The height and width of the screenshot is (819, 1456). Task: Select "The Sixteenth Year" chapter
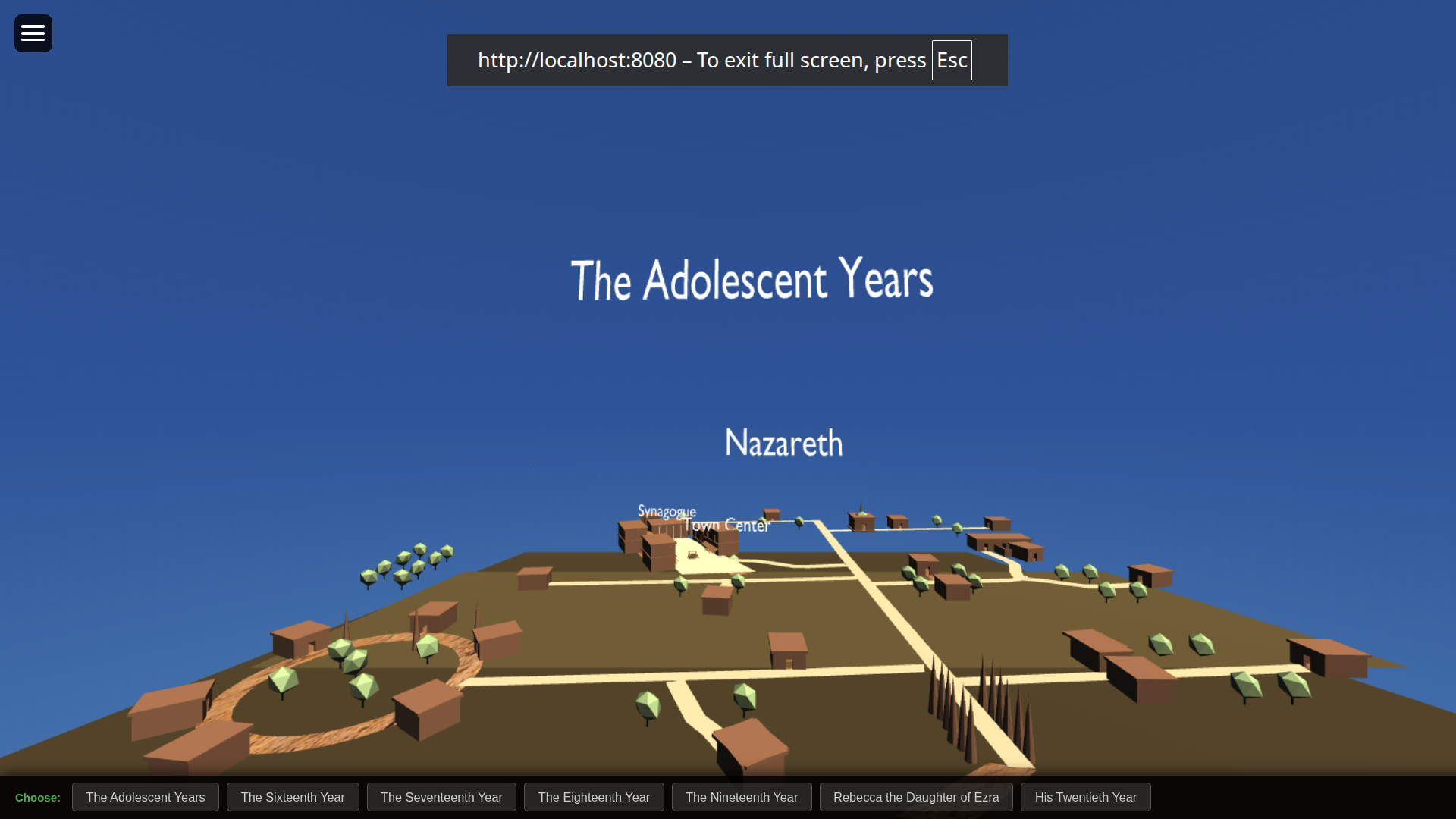pos(293,797)
